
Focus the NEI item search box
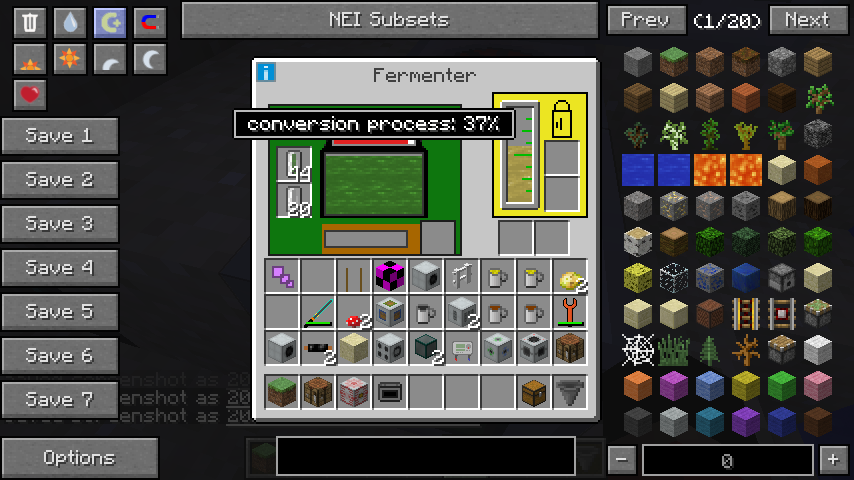pyautogui.click(x=425, y=456)
